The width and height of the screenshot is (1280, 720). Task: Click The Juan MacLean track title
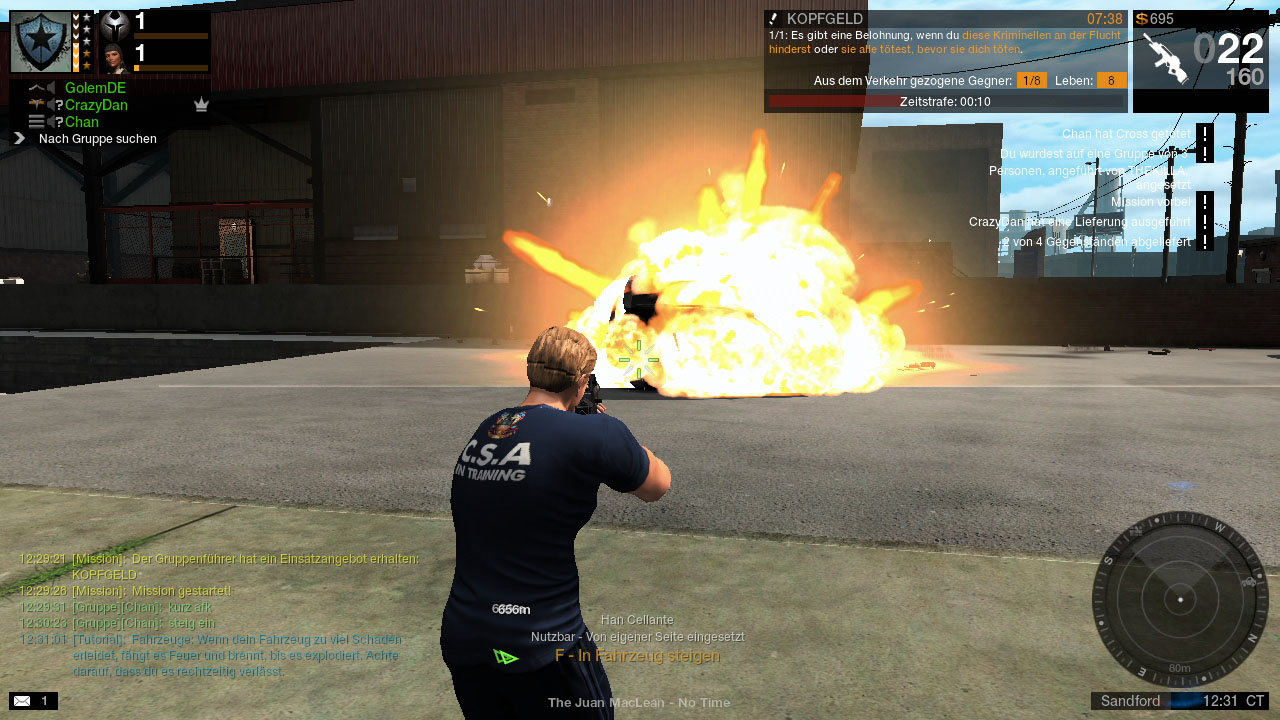(x=638, y=703)
